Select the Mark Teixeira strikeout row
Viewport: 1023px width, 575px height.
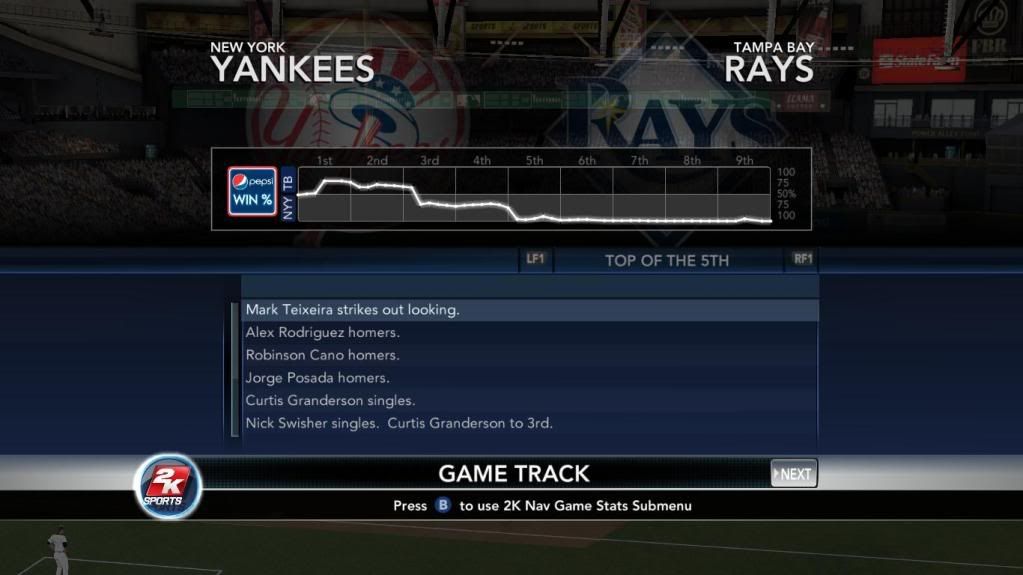(530, 310)
